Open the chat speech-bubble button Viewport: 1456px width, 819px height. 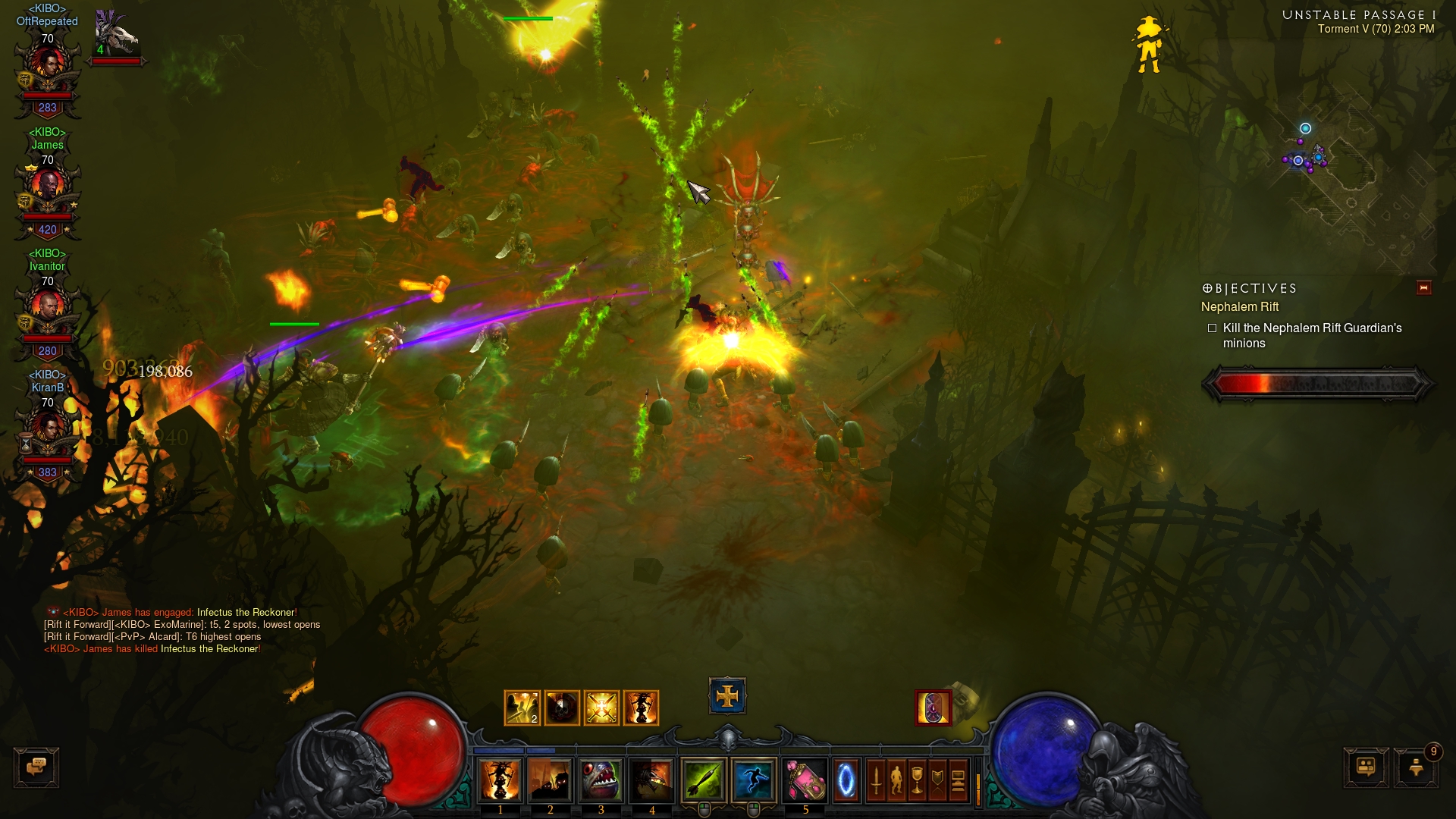(36, 767)
